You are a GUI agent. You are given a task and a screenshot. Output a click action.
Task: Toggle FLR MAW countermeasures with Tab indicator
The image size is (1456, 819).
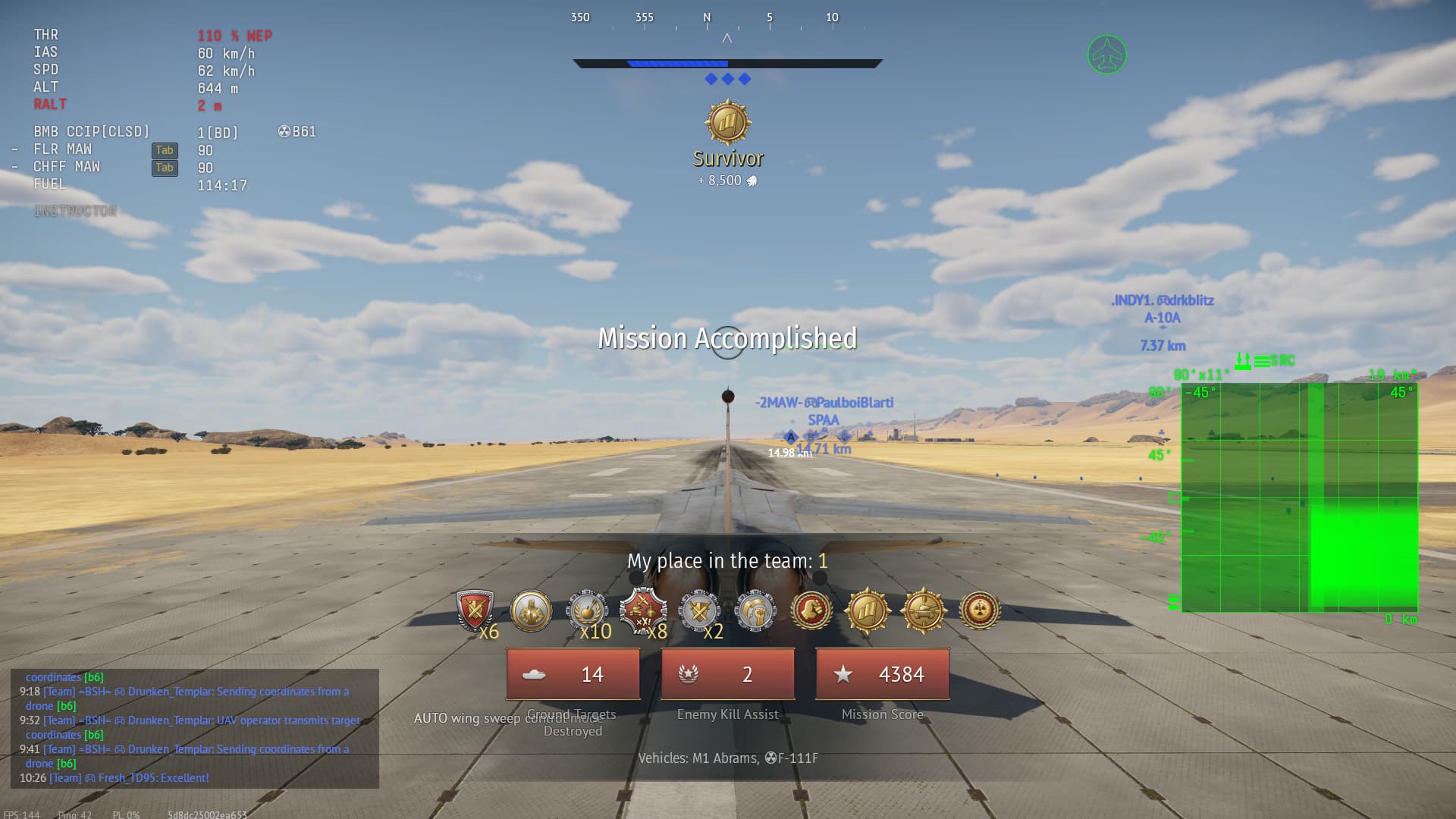[x=165, y=150]
